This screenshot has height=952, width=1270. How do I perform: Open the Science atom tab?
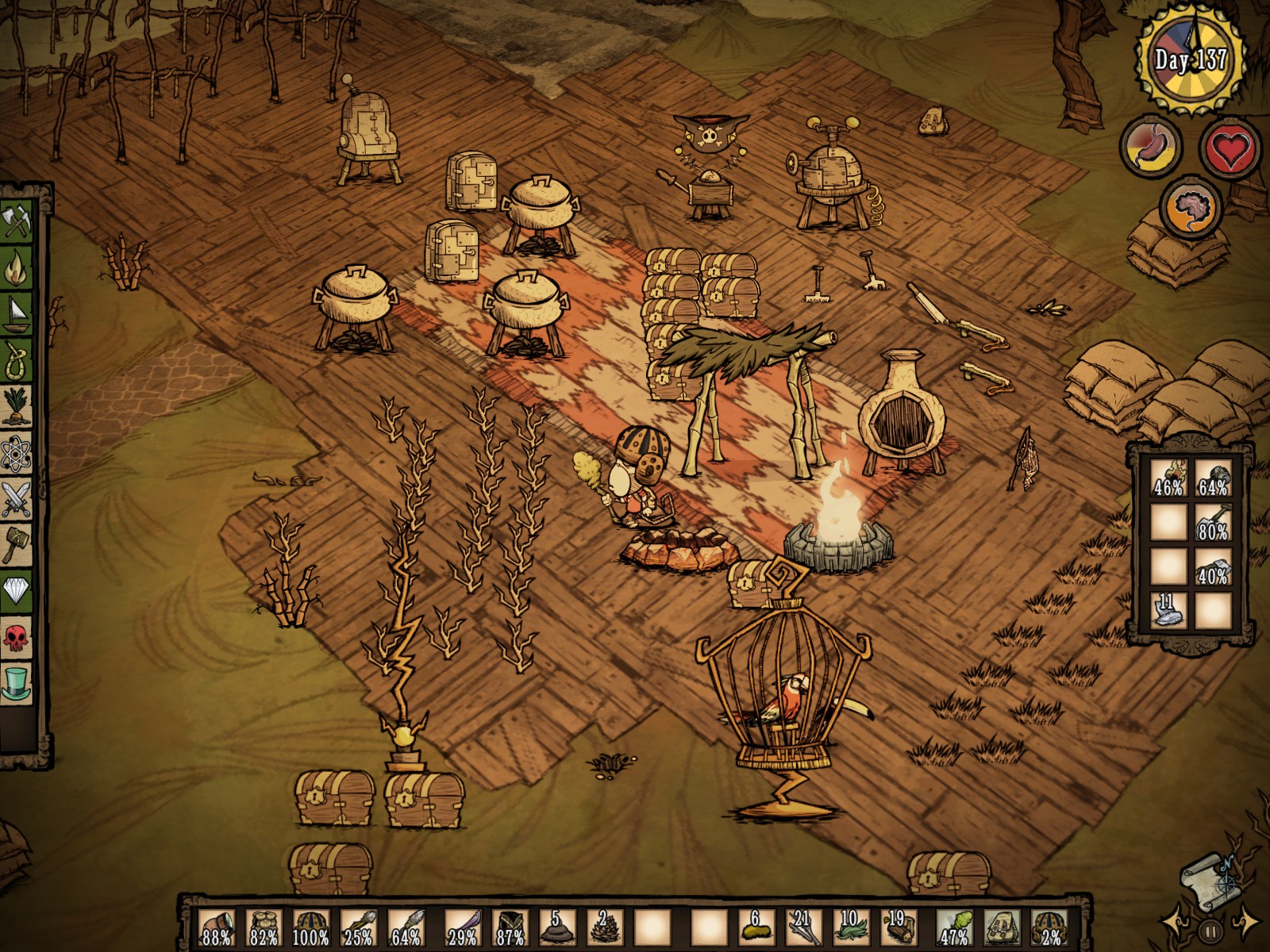click(17, 455)
